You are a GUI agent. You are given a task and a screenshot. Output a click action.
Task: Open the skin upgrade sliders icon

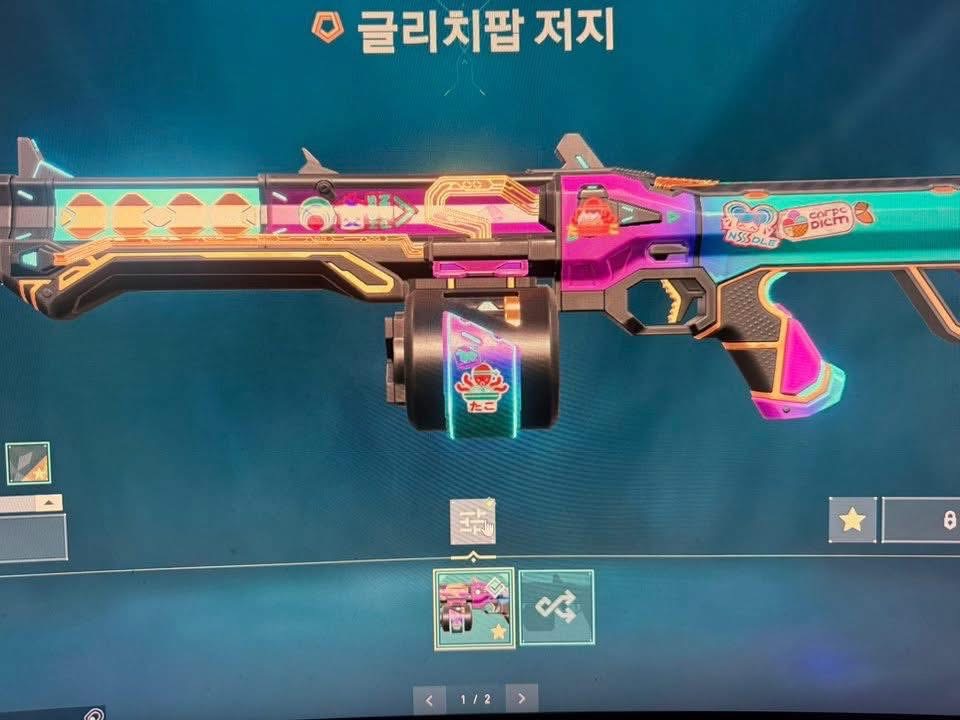tap(472, 521)
